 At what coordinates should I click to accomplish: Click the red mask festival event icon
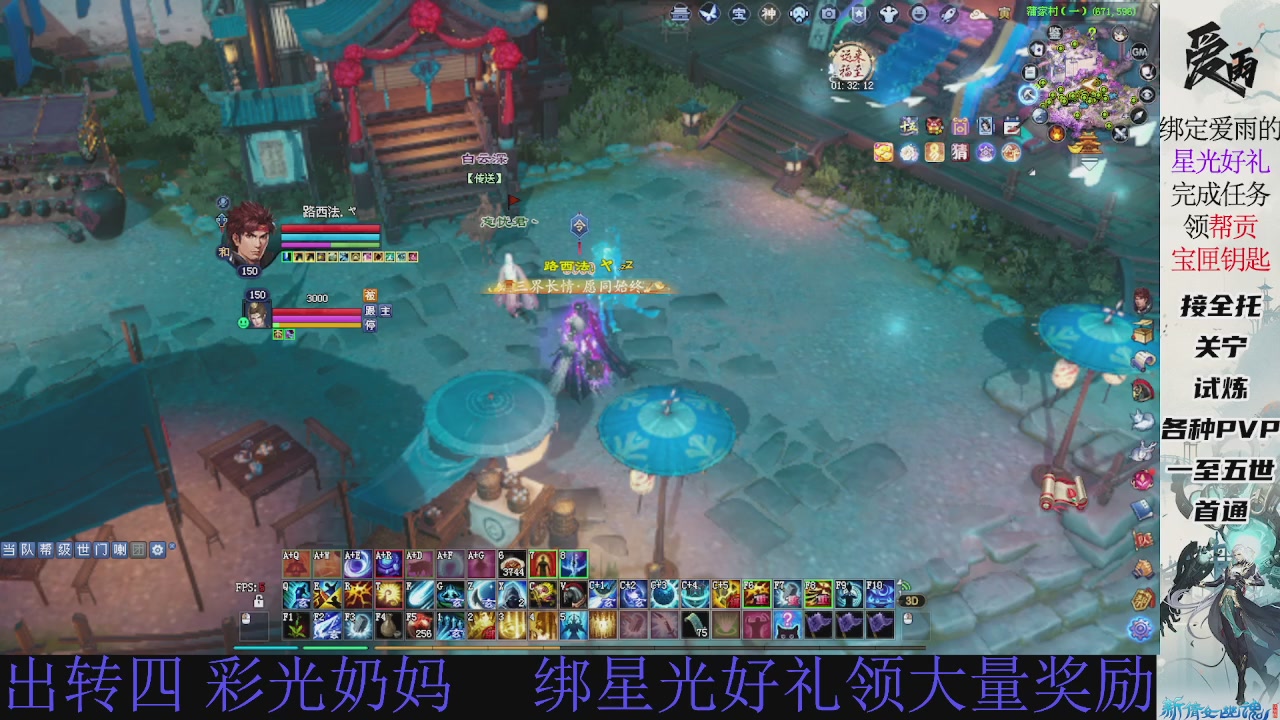[x=932, y=126]
